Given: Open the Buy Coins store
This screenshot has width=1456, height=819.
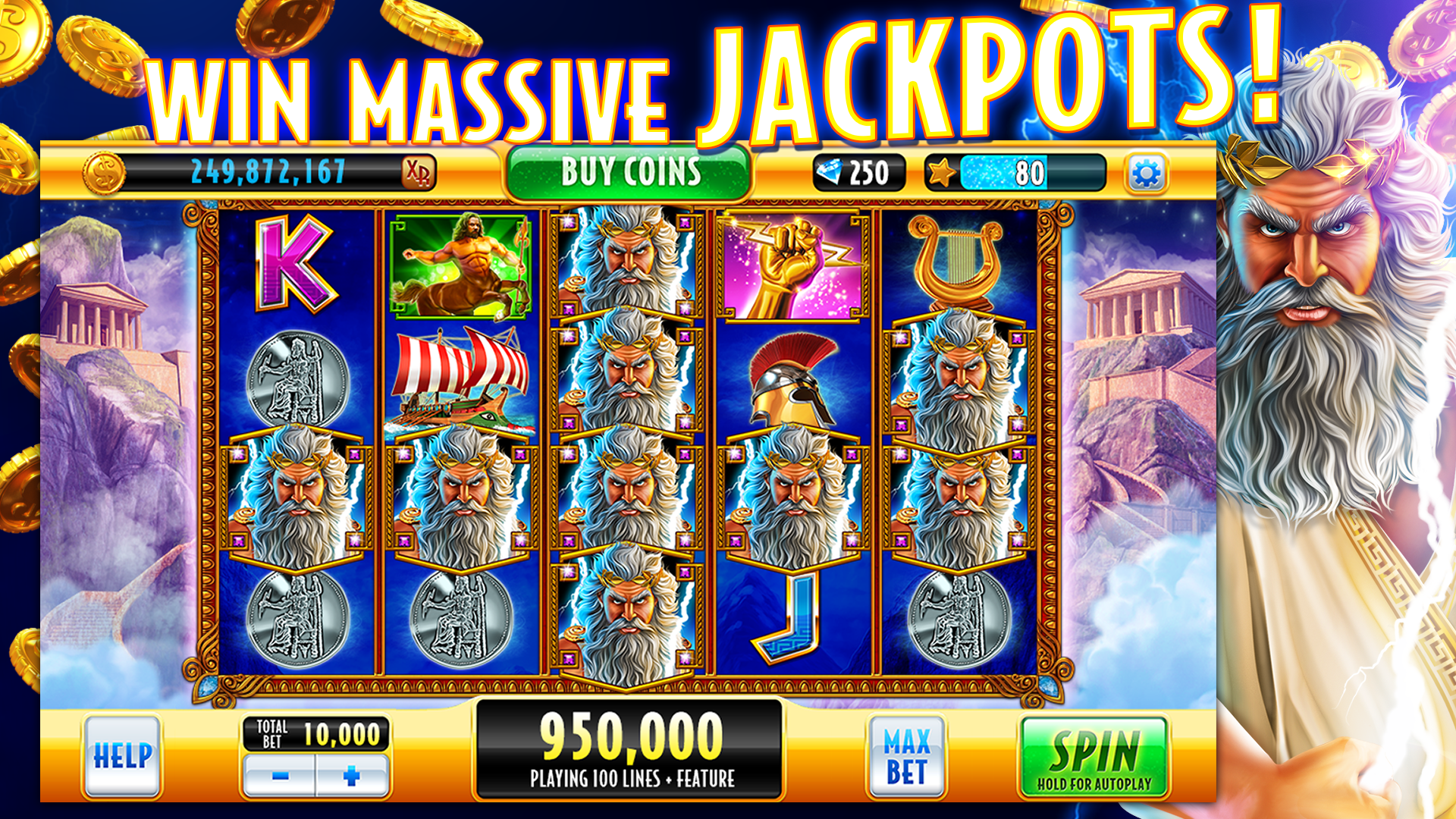Looking at the screenshot, I should pyautogui.click(x=630, y=171).
